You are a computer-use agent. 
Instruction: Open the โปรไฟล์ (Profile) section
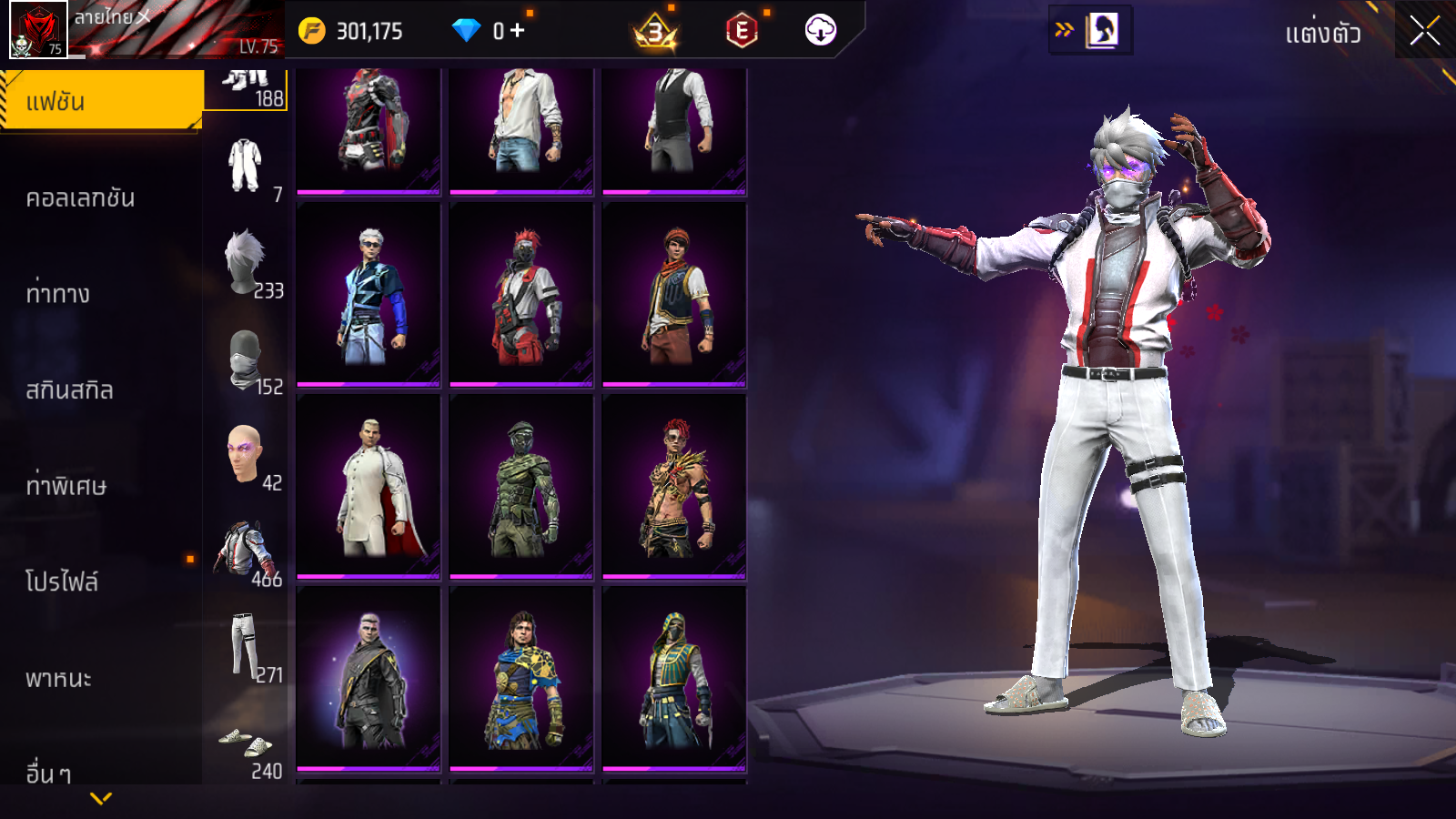(62, 582)
